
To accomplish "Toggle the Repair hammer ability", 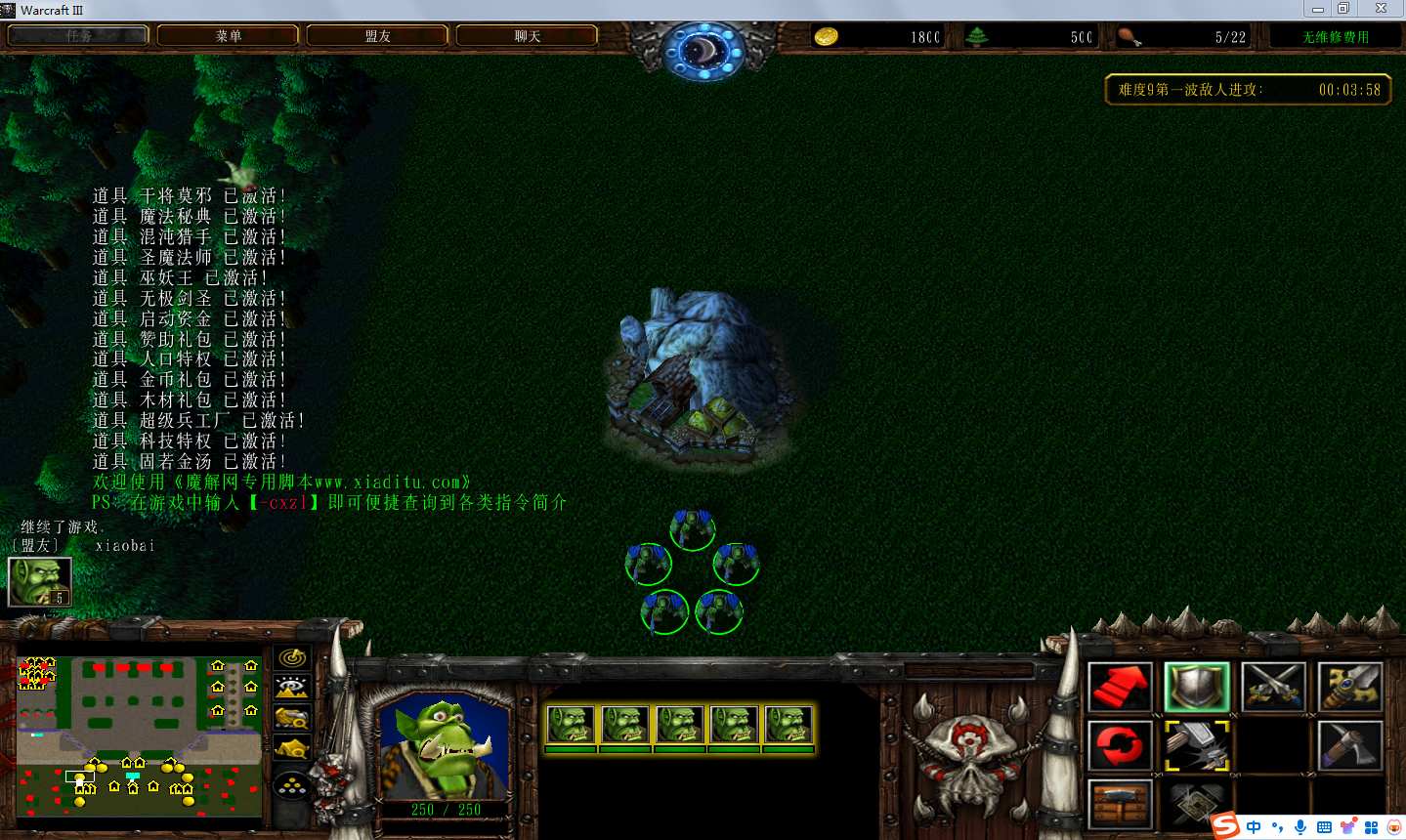I will point(1196,746).
